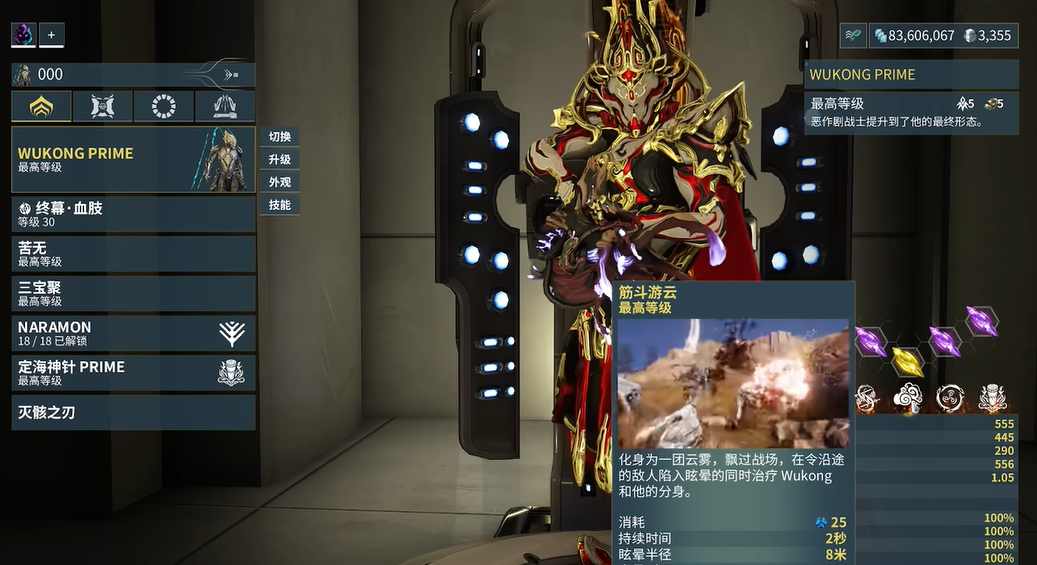This screenshot has width=1037, height=565.
Task: Show the 技能 abilities panel
Action: pos(280,205)
